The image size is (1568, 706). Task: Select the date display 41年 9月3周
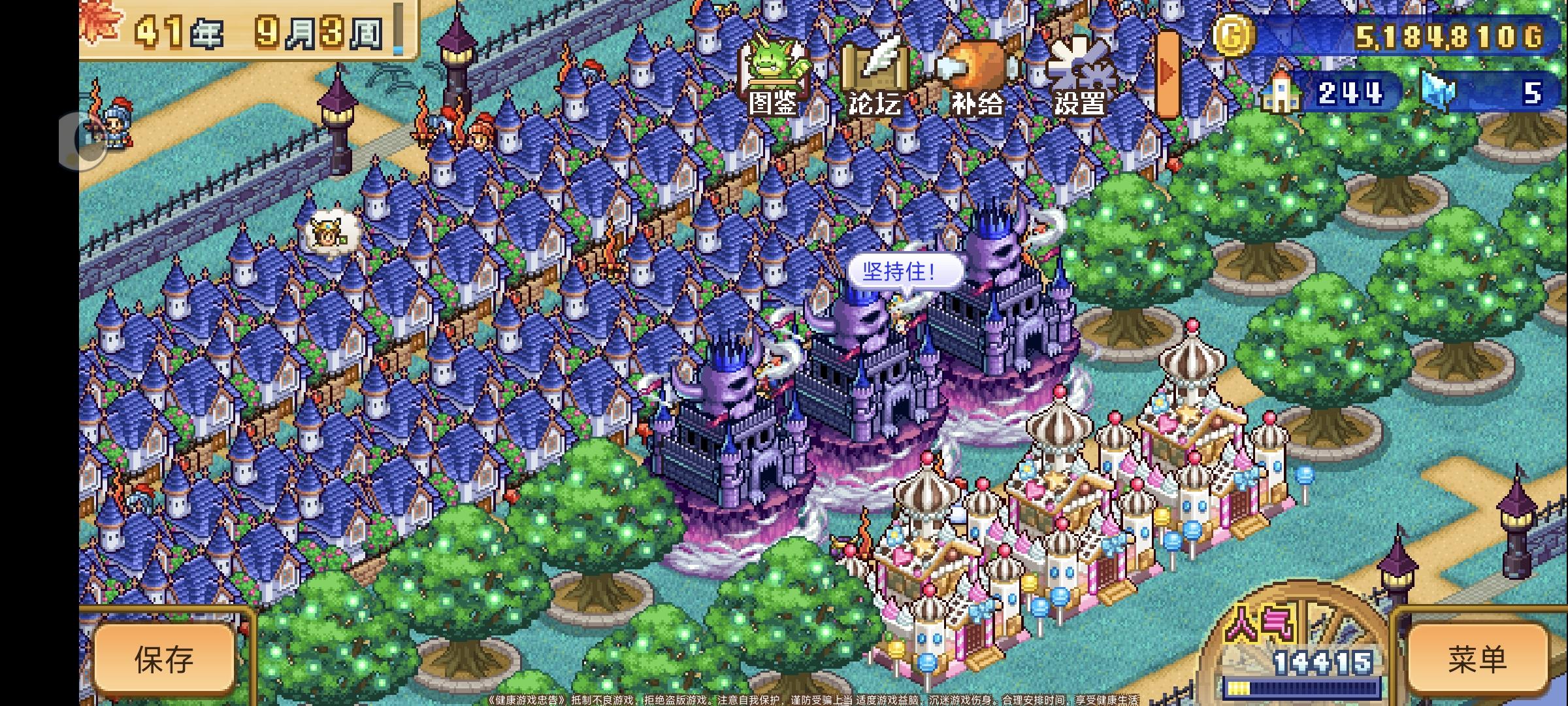pyautogui.click(x=248, y=33)
